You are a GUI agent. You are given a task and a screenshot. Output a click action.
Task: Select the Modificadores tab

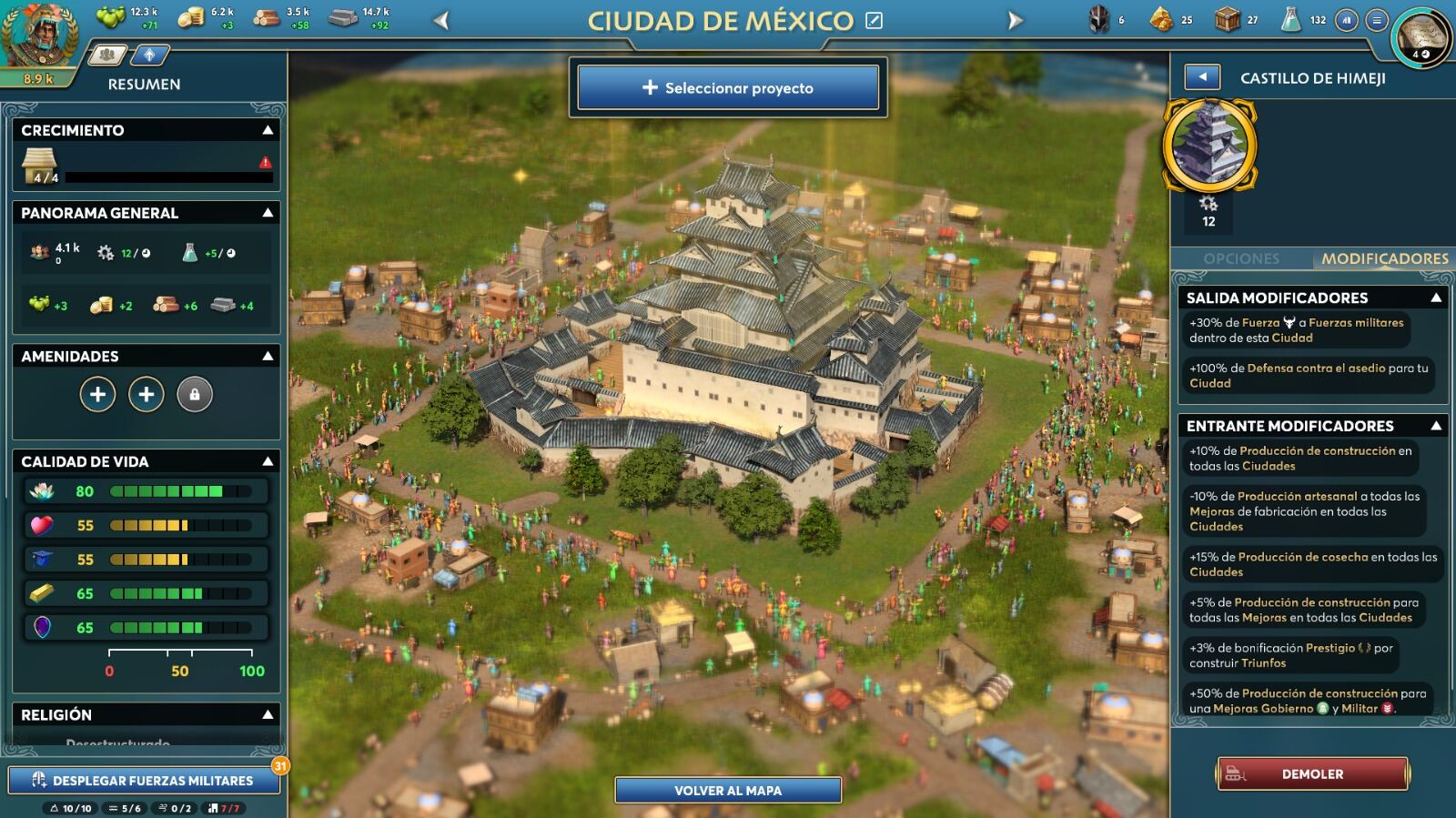1384,258
